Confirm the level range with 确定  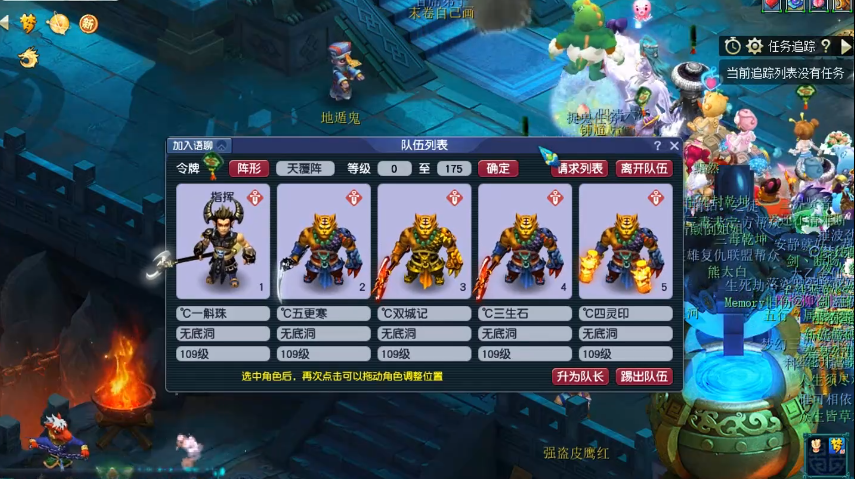click(497, 168)
